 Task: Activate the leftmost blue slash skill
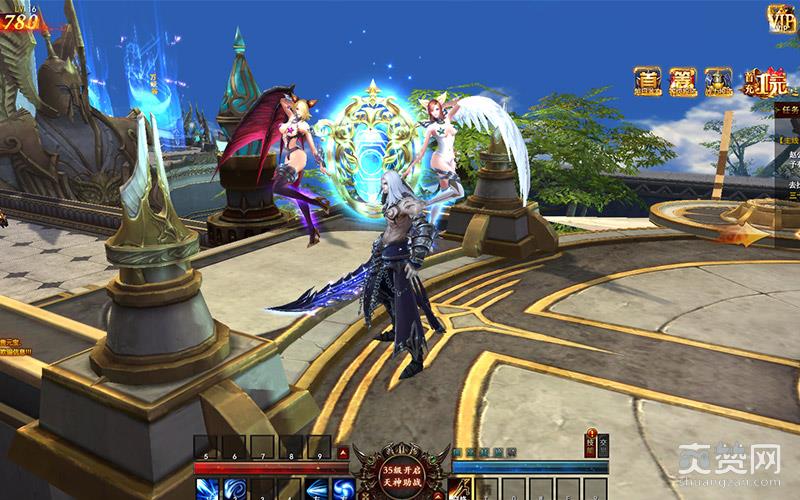tap(207, 489)
